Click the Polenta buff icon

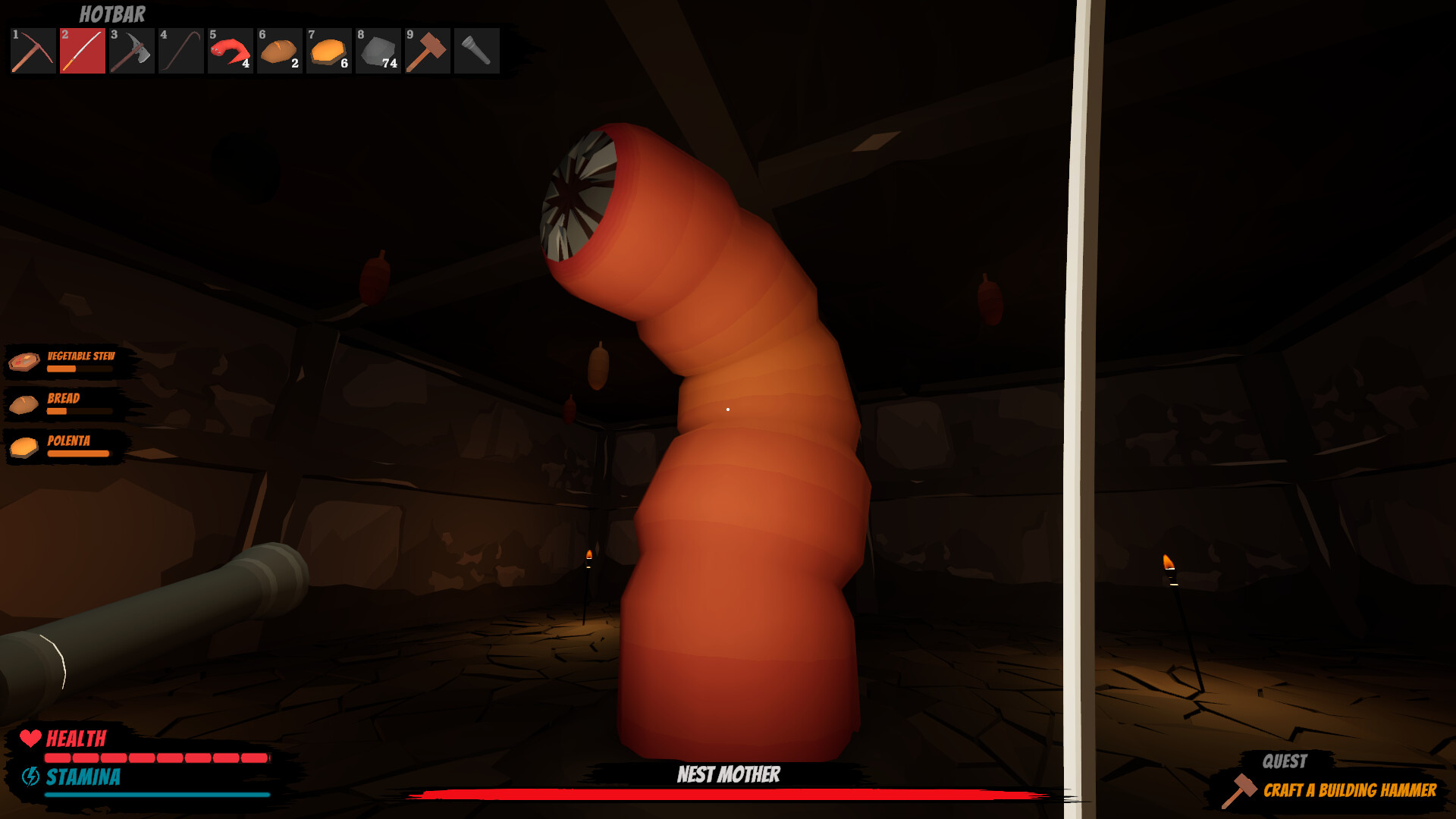[24, 447]
